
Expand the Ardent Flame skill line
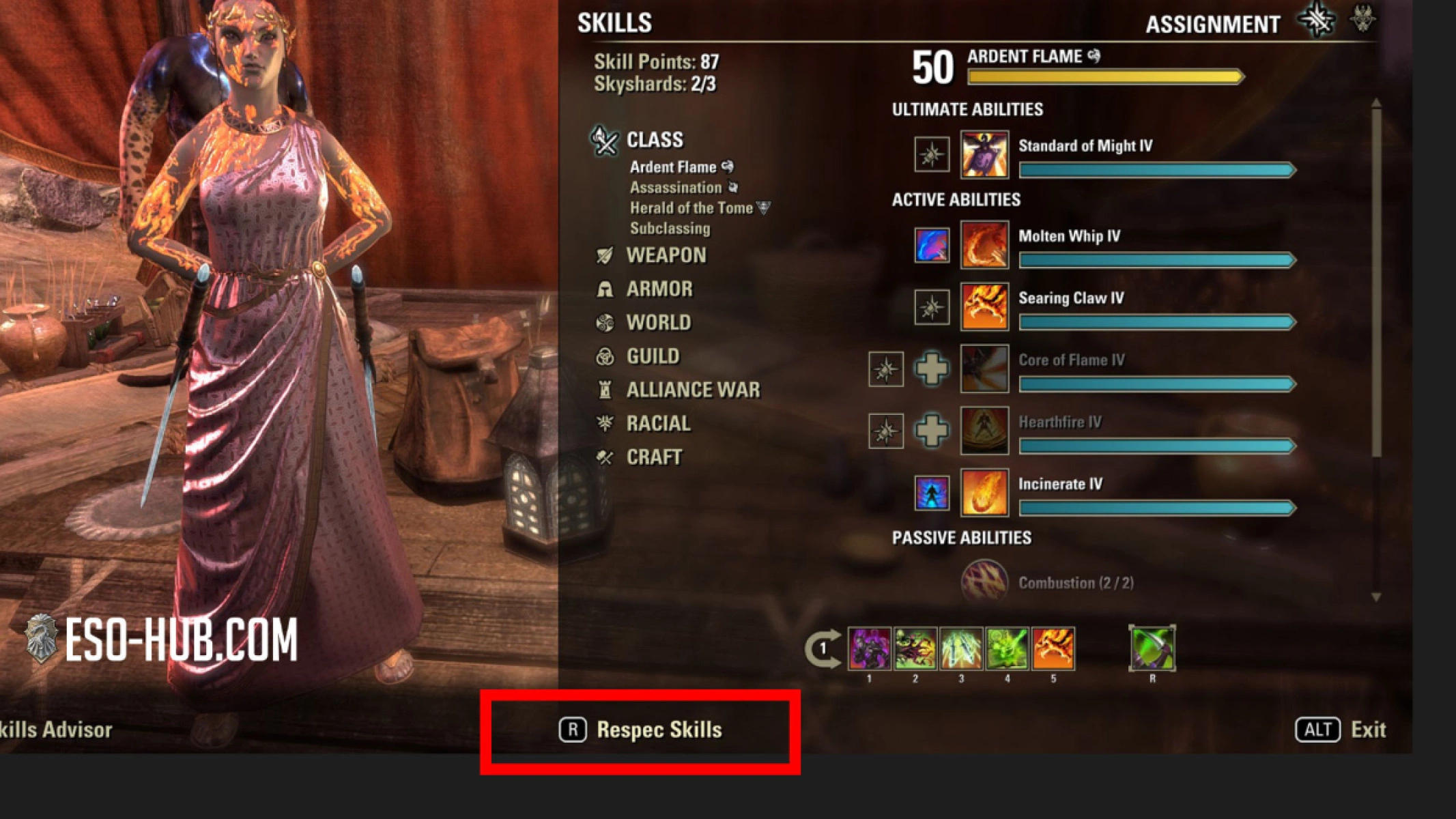672,167
